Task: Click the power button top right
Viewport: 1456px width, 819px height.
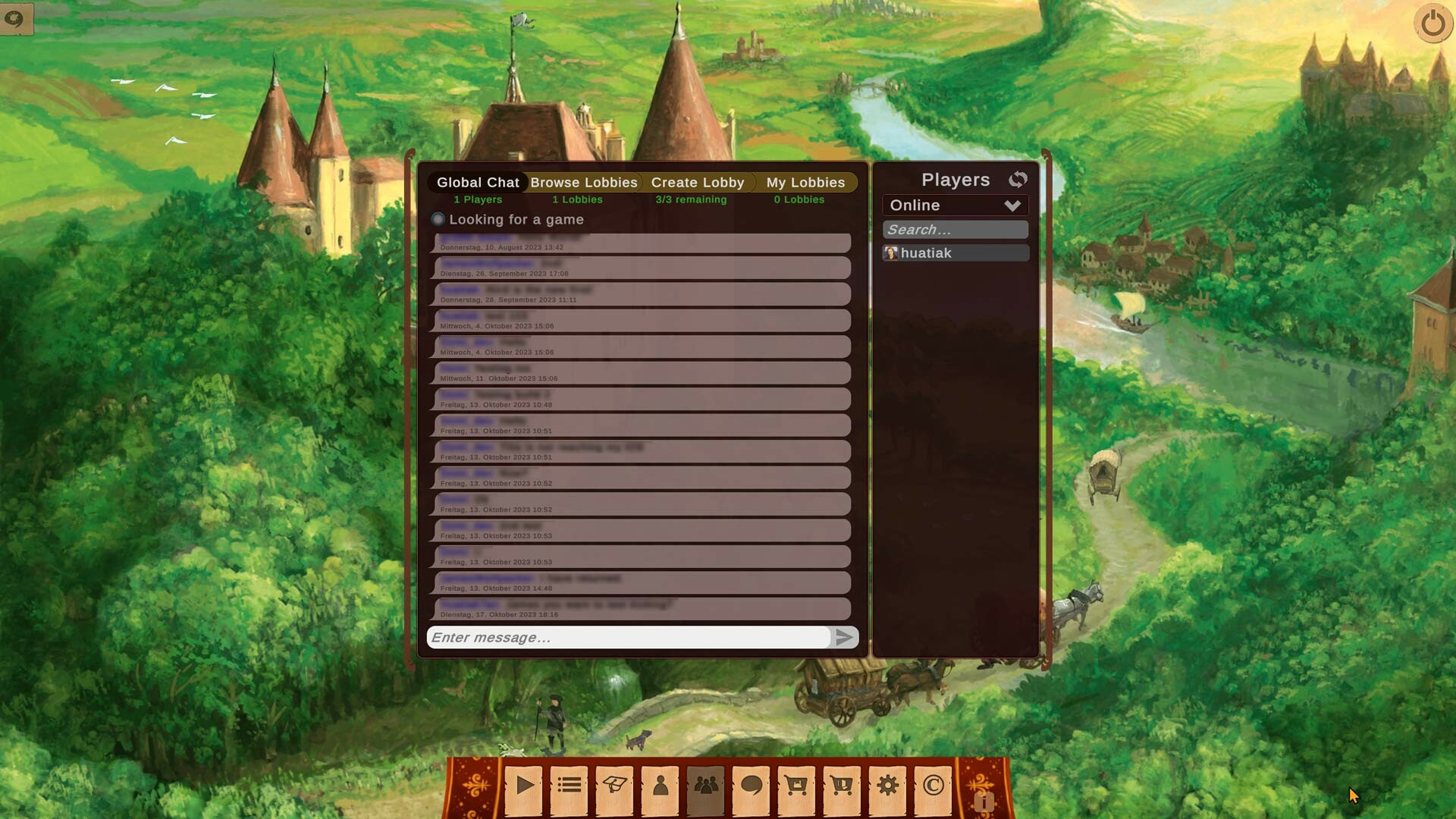Action: 1433,24
